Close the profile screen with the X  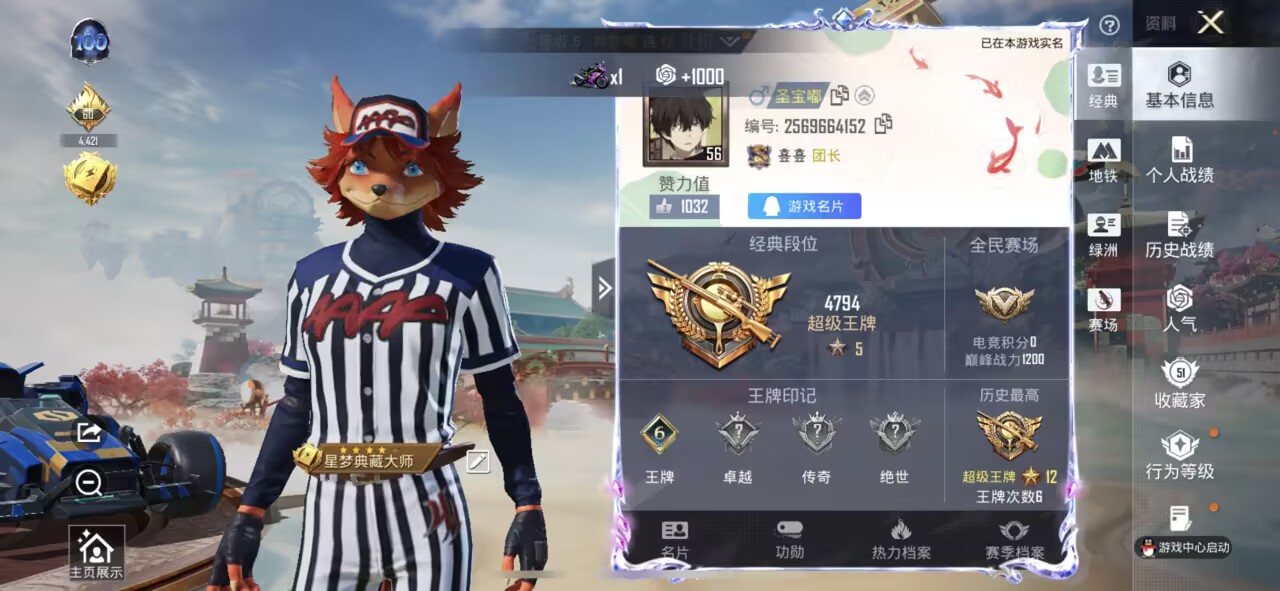pyautogui.click(x=1210, y=23)
